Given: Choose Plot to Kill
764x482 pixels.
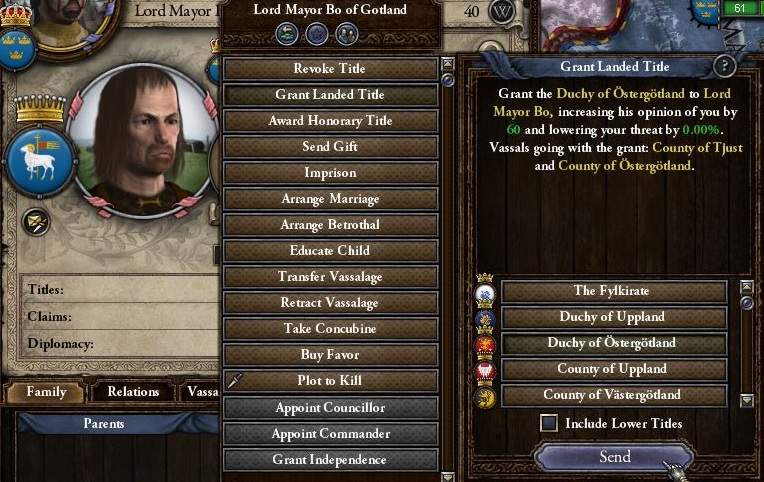Looking at the screenshot, I should point(330,381).
